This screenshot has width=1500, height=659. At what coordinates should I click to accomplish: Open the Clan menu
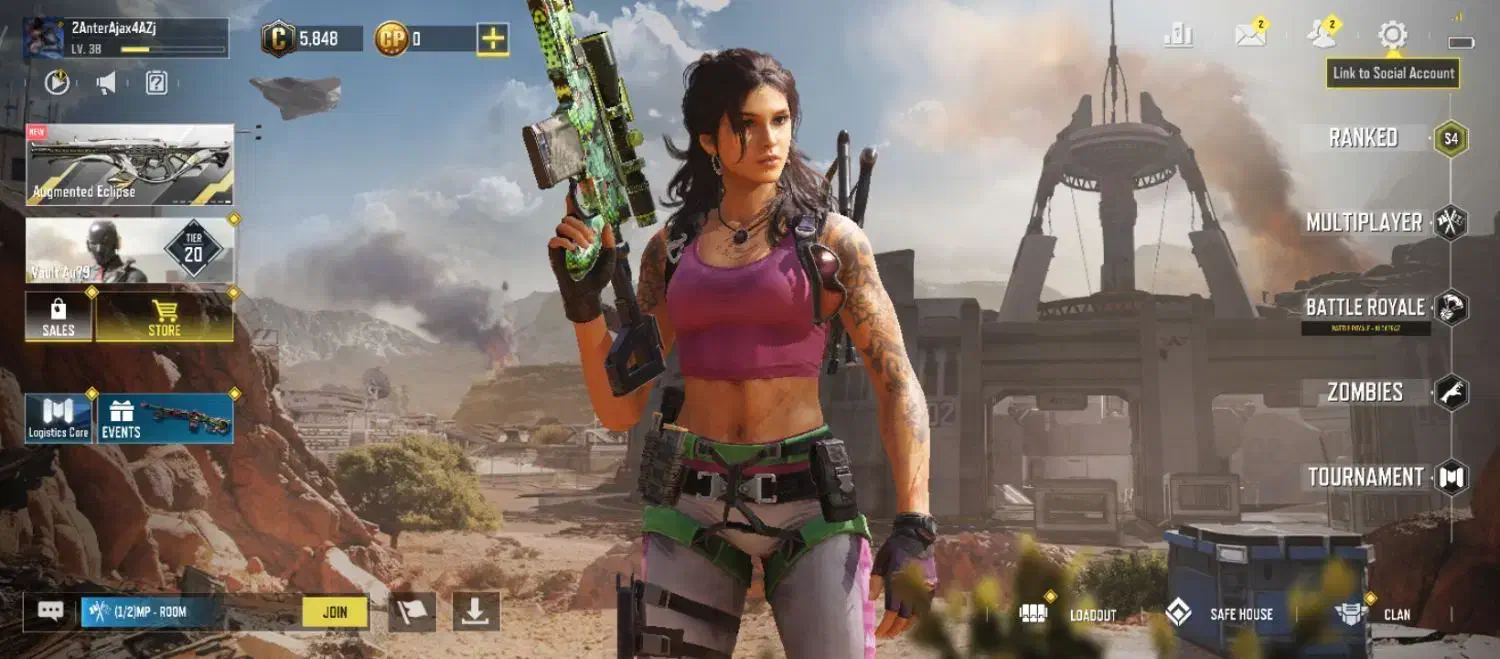pos(1375,614)
